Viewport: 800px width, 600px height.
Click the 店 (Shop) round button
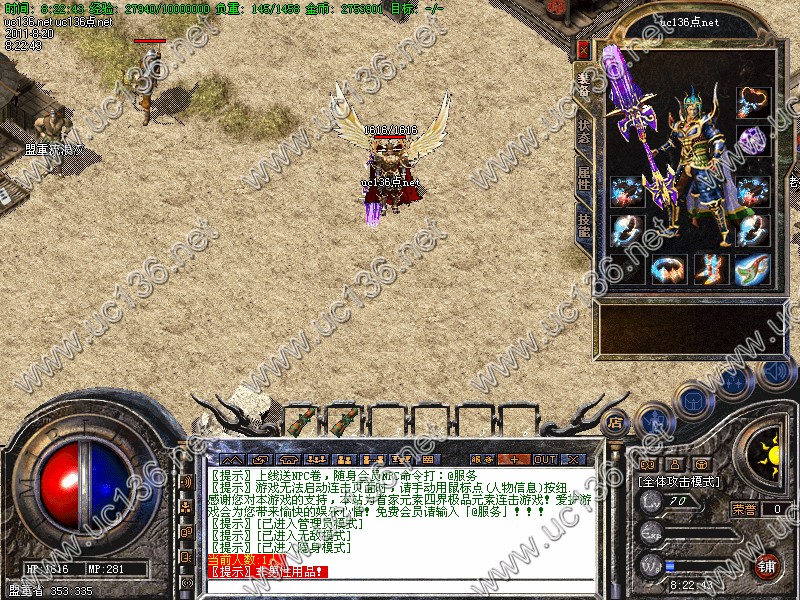tap(616, 421)
